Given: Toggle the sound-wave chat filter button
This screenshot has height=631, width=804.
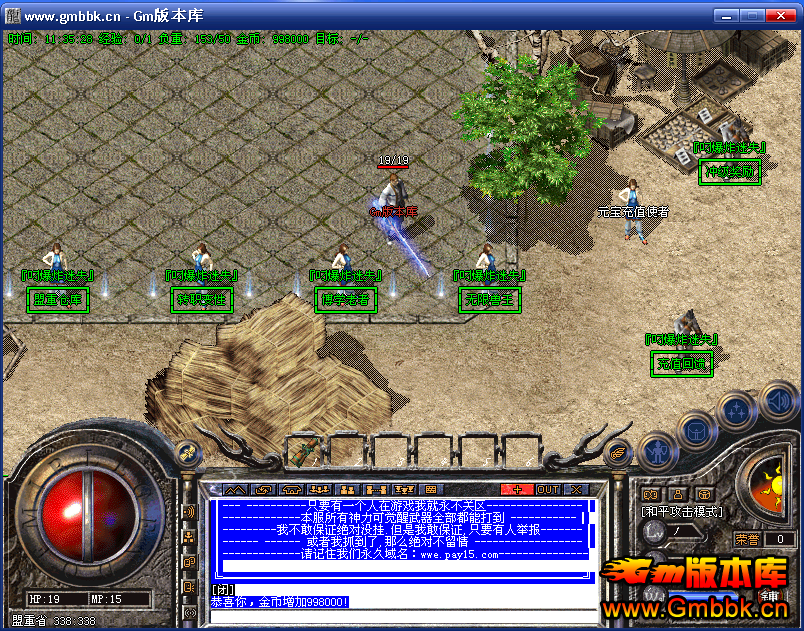Looking at the screenshot, I should [189, 512].
